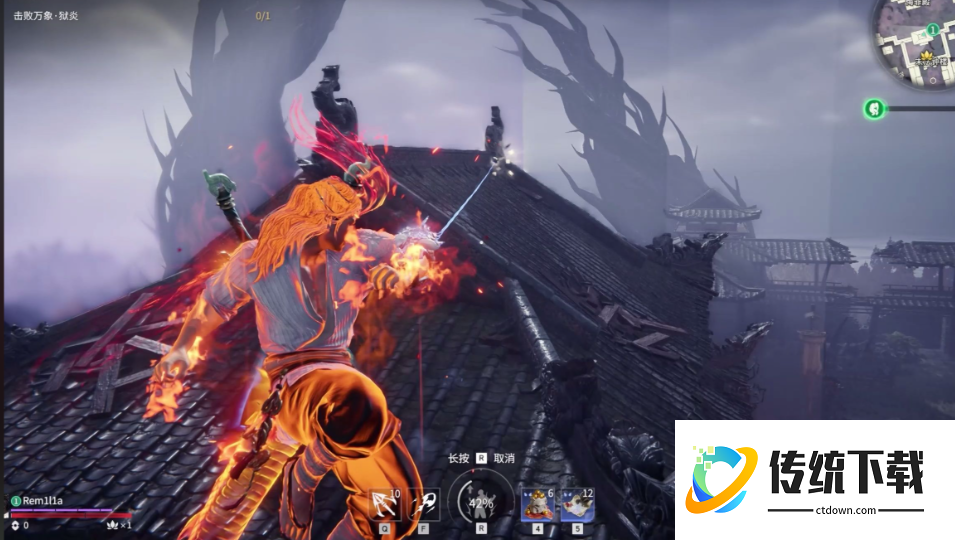Click the green teammate portrait icon
The image size is (955, 540).
(873, 108)
